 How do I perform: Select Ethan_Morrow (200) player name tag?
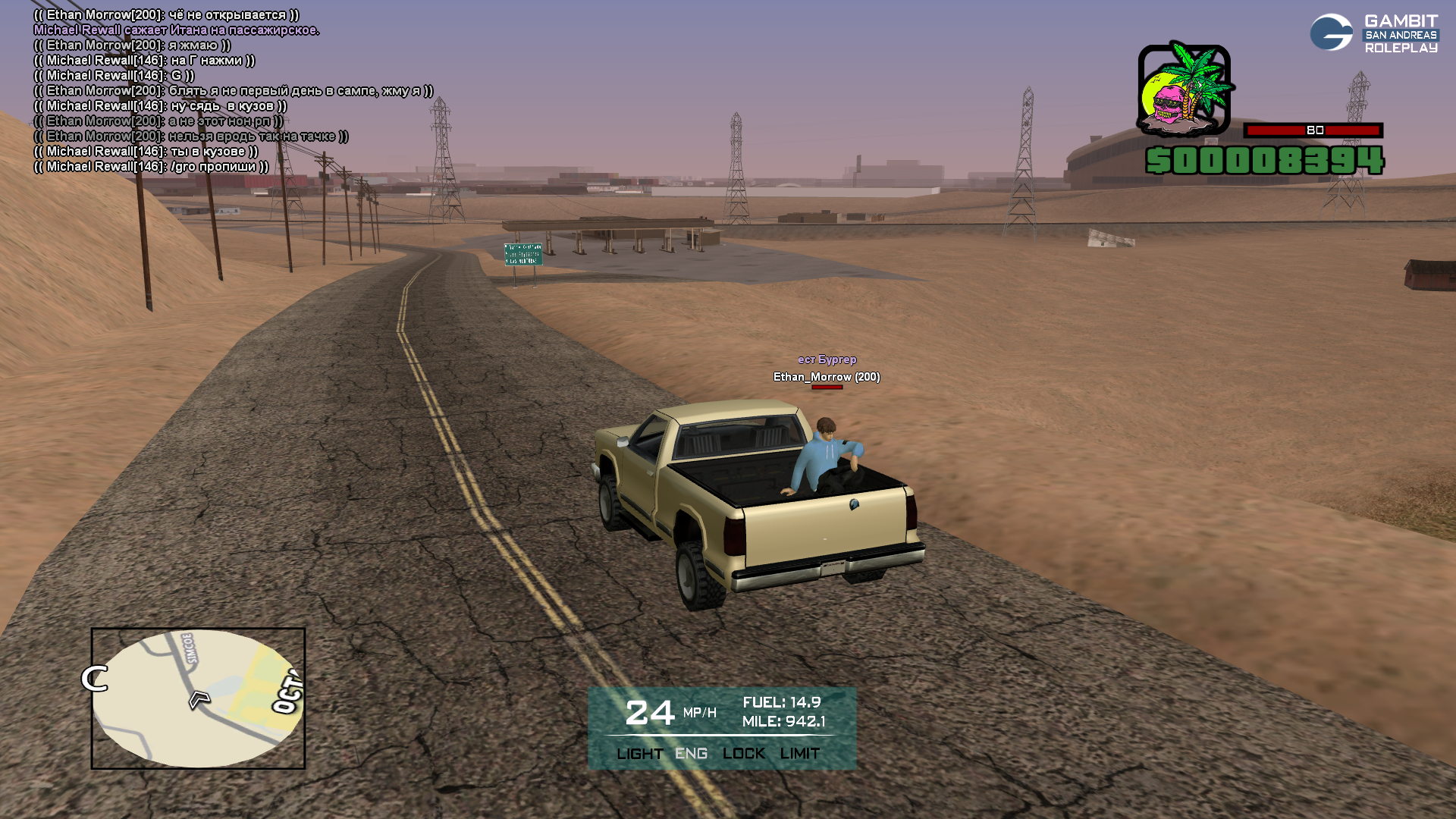click(x=827, y=377)
